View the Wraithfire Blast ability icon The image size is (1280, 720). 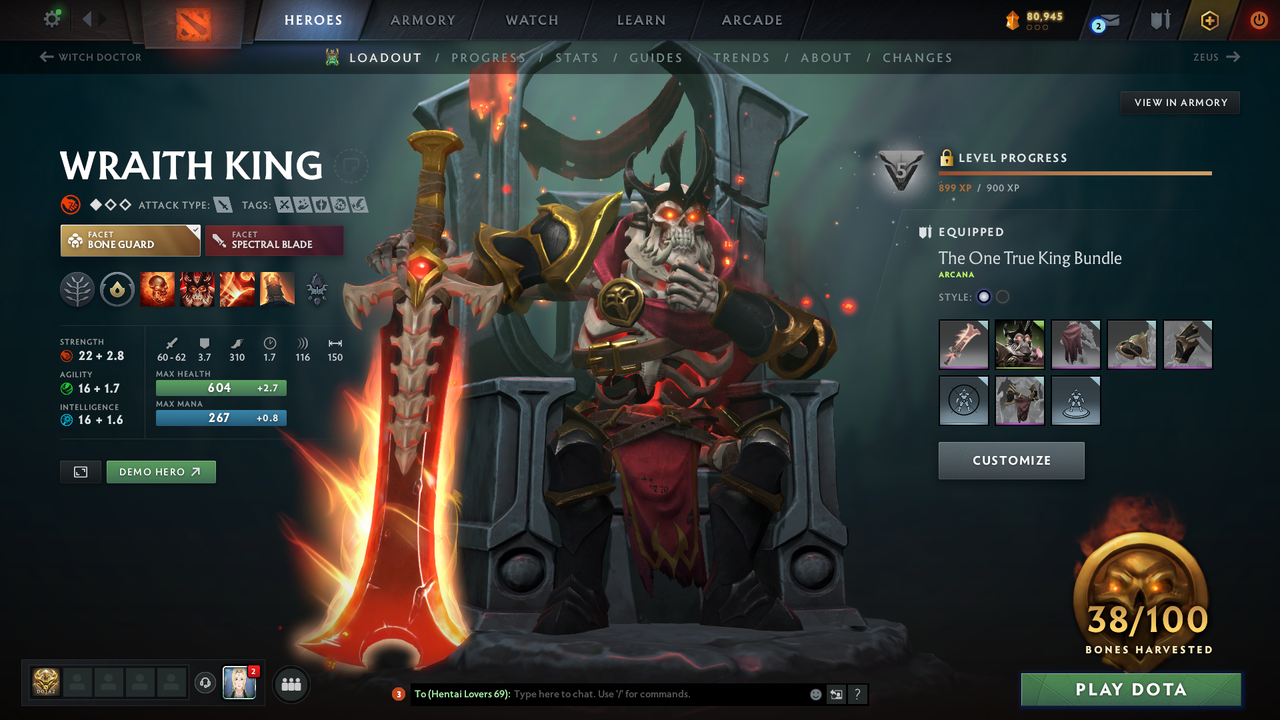tap(158, 289)
